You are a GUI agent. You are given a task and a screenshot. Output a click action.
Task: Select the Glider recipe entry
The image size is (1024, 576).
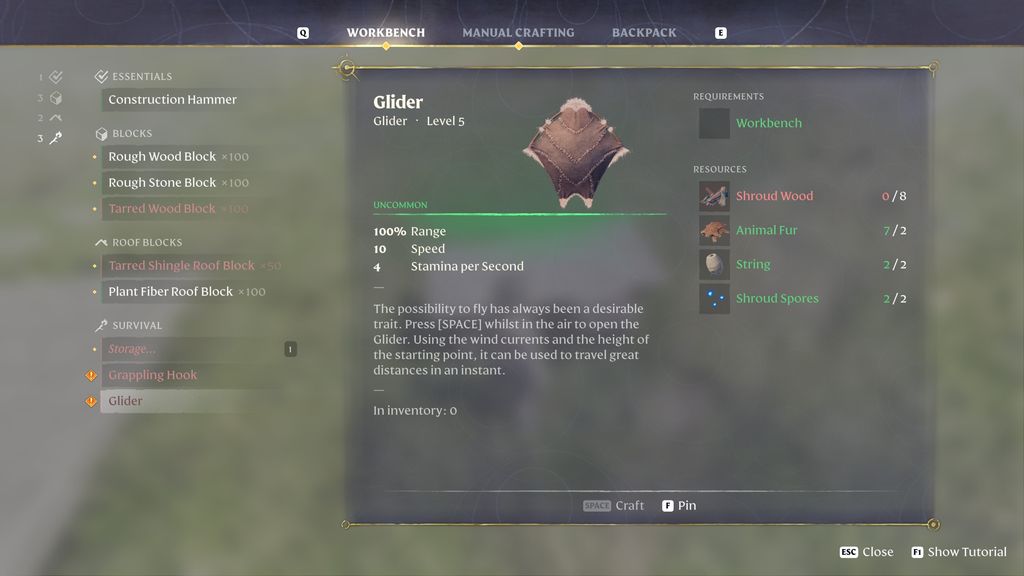point(126,401)
